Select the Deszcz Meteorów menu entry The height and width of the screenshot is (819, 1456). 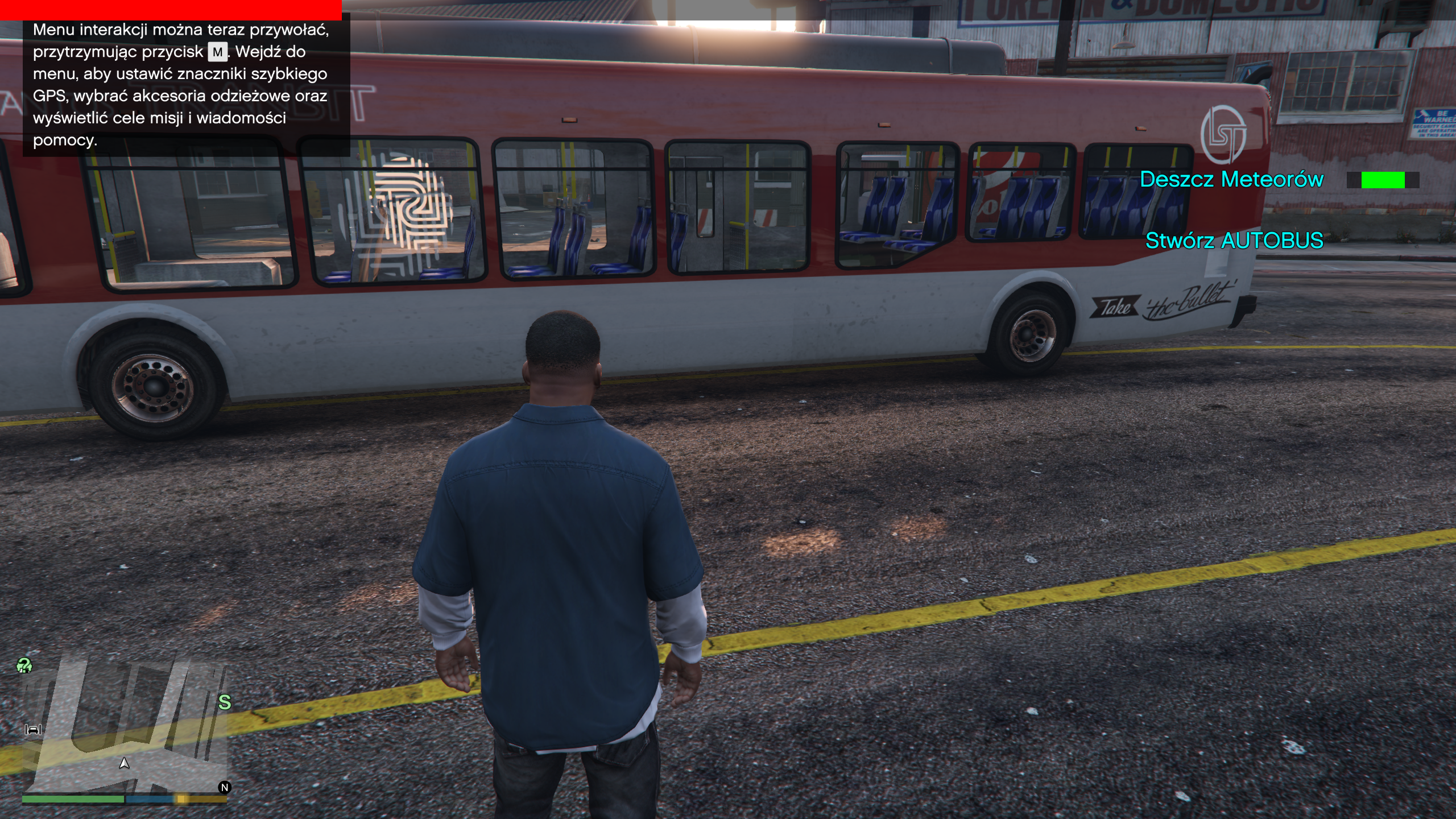pyautogui.click(x=1231, y=180)
